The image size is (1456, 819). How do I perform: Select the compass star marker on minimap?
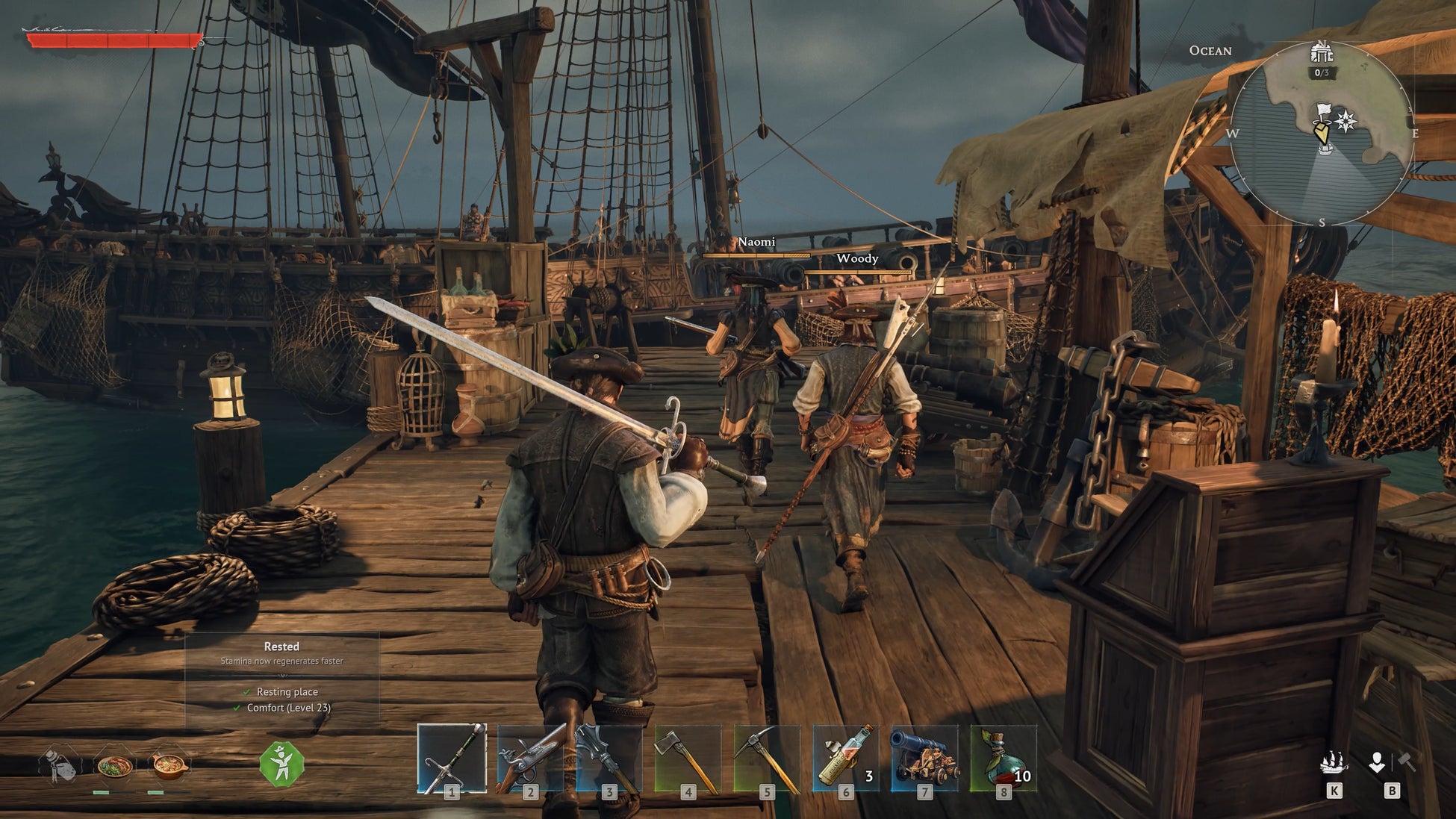(1346, 121)
